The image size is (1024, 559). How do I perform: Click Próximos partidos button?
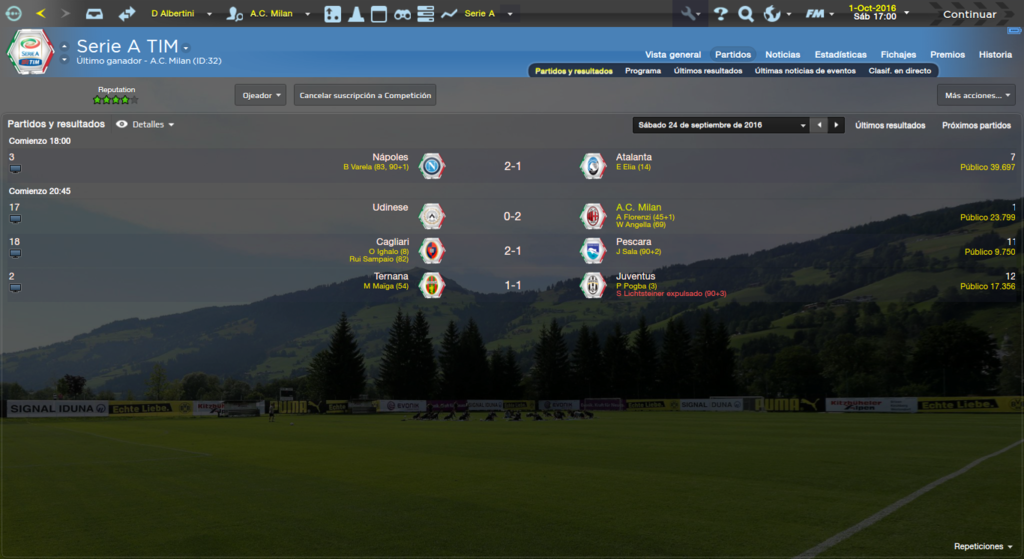click(x=976, y=125)
